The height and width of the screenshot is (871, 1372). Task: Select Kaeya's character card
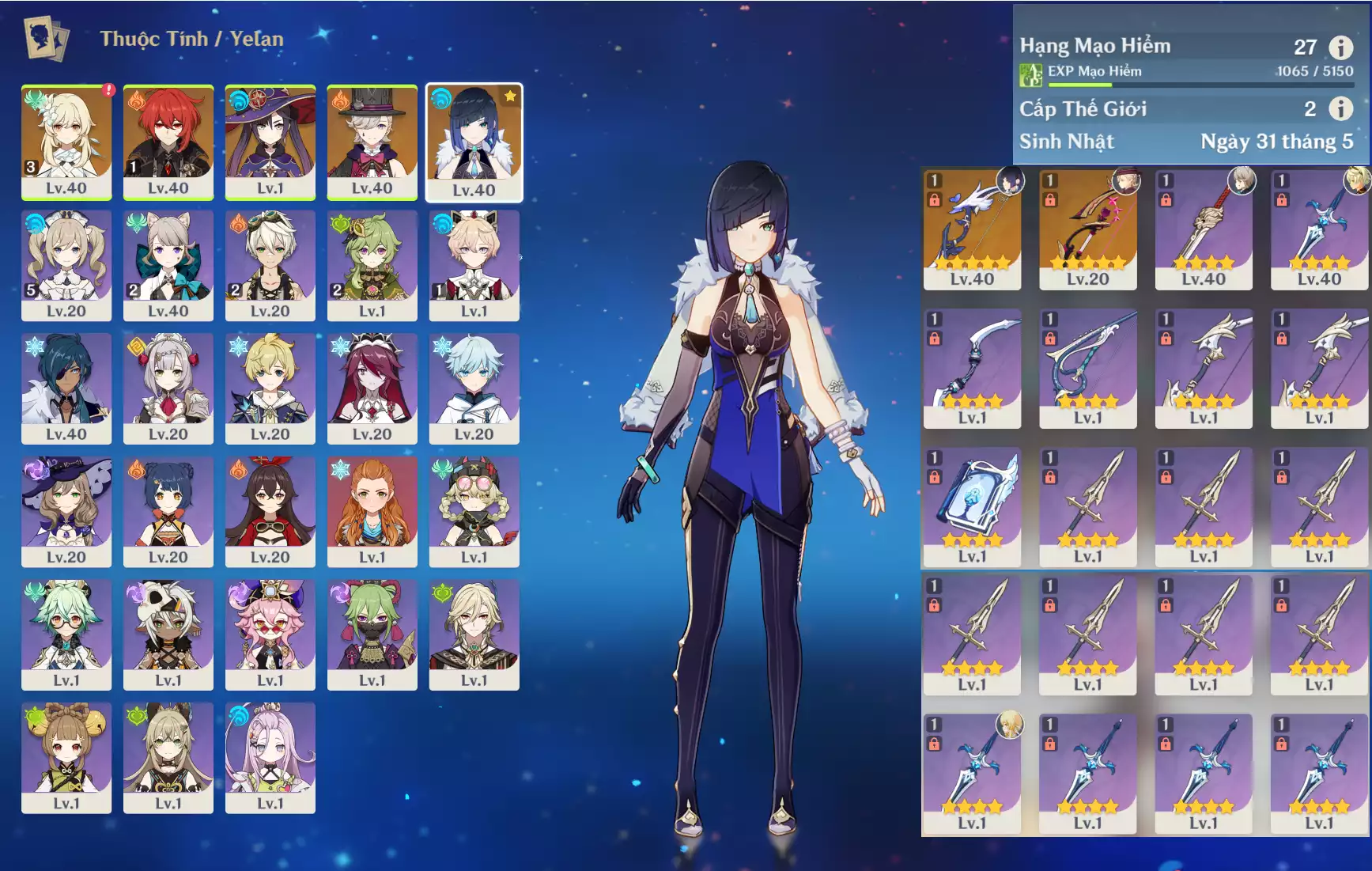pos(66,388)
